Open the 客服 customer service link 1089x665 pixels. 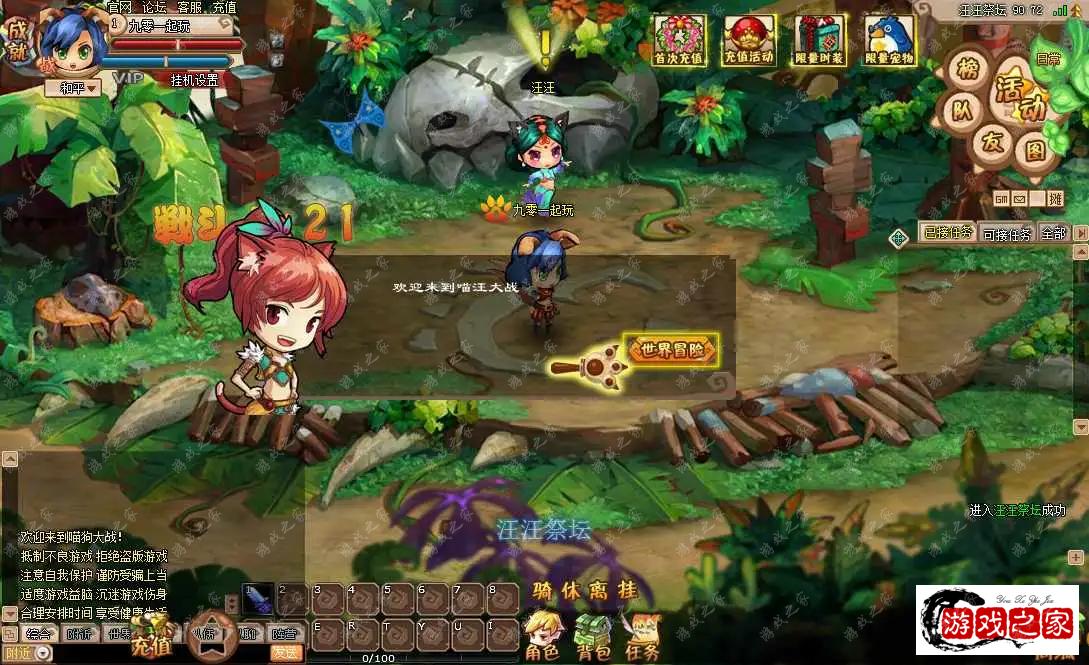[189, 7]
